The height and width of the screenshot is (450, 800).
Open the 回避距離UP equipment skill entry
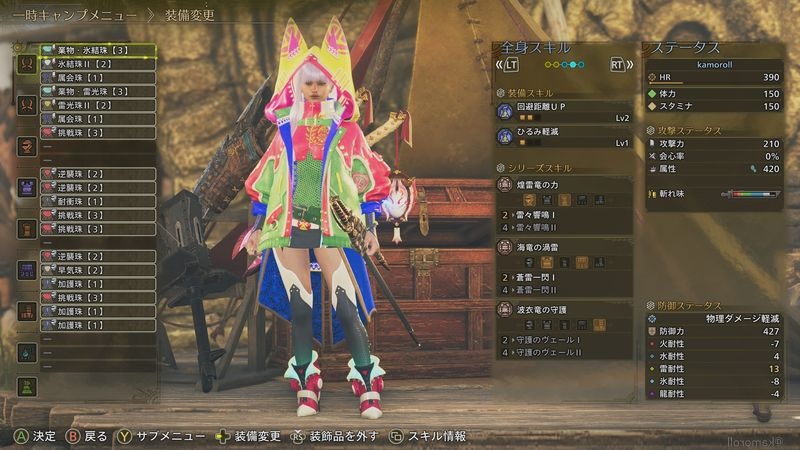pos(565,110)
